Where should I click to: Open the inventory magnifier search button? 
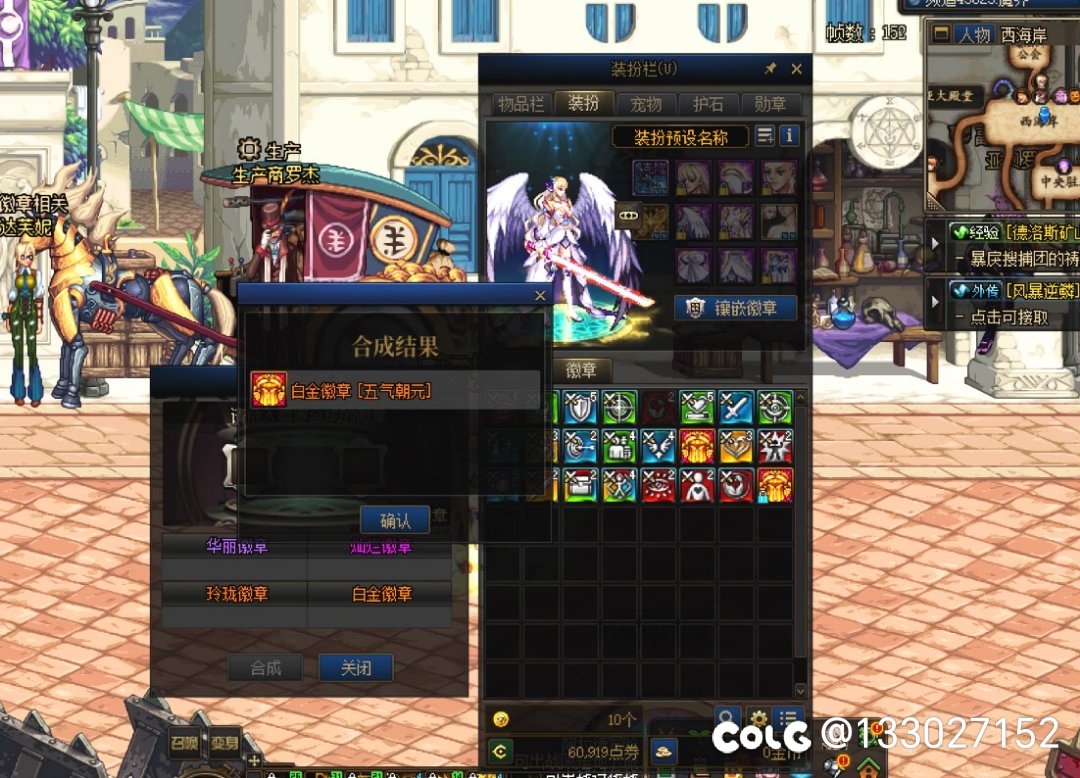point(728,718)
